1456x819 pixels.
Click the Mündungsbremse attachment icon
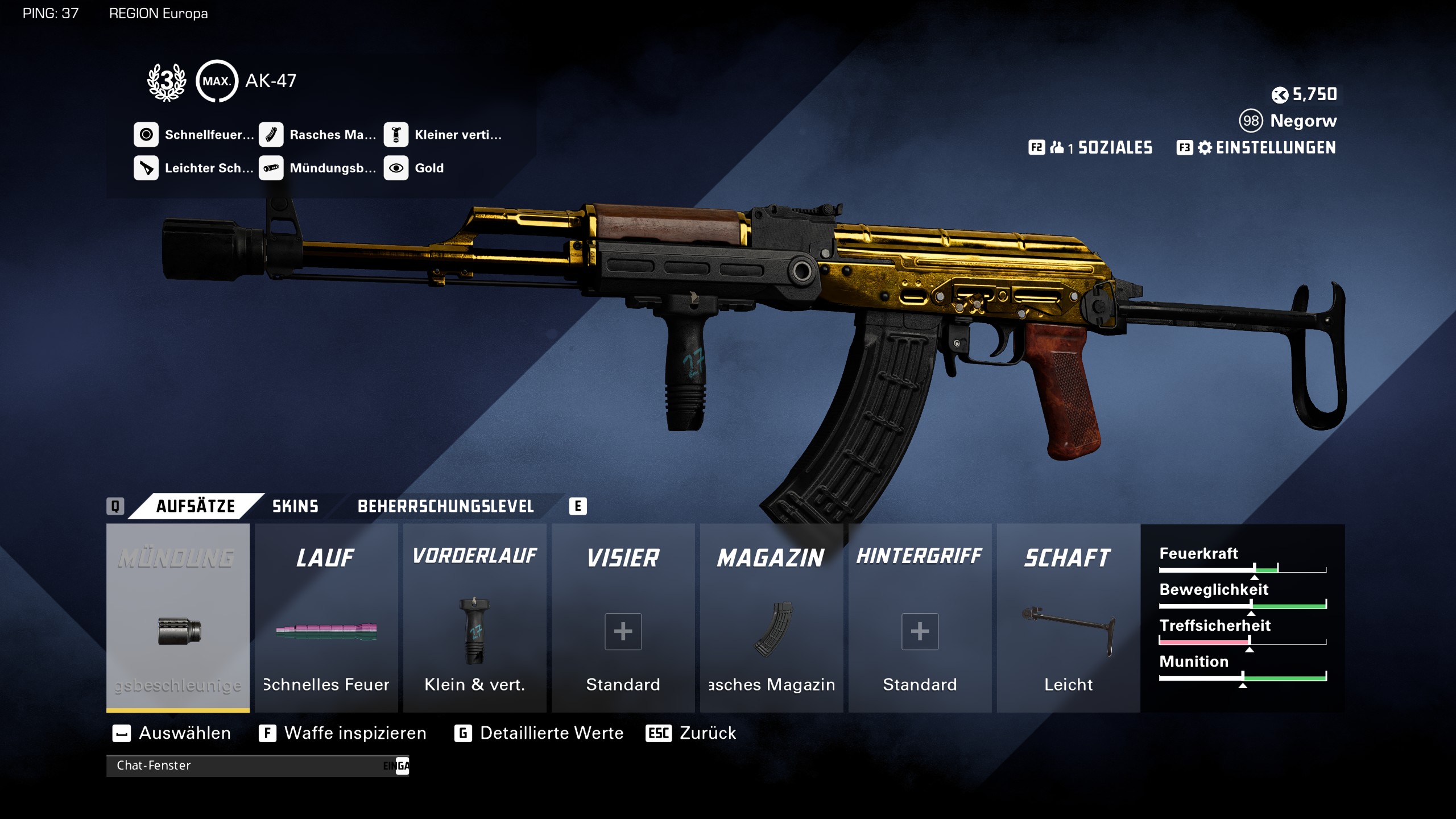(272, 168)
